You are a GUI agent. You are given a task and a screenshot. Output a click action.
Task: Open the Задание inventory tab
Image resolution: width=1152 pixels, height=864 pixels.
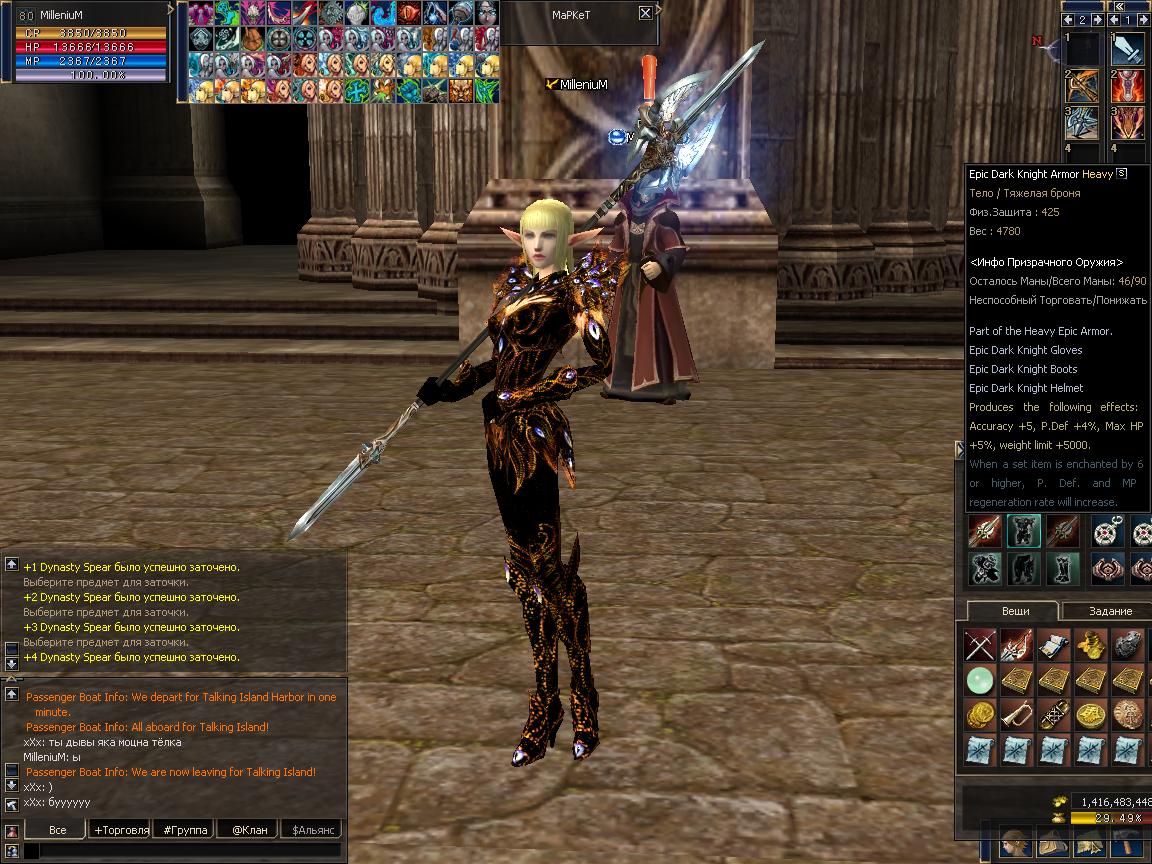point(1110,611)
